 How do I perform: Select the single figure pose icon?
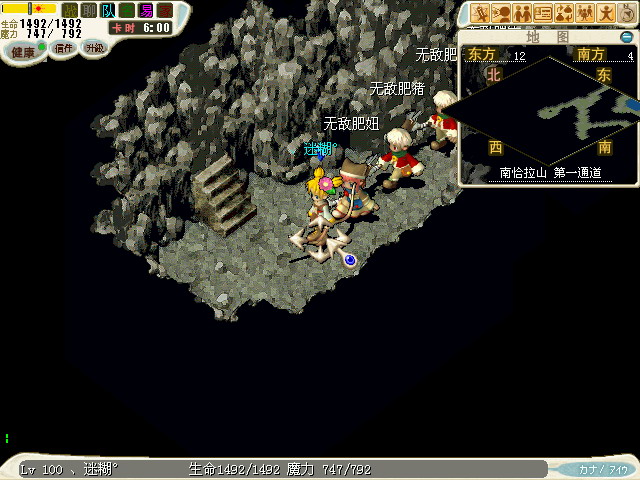(x=605, y=13)
